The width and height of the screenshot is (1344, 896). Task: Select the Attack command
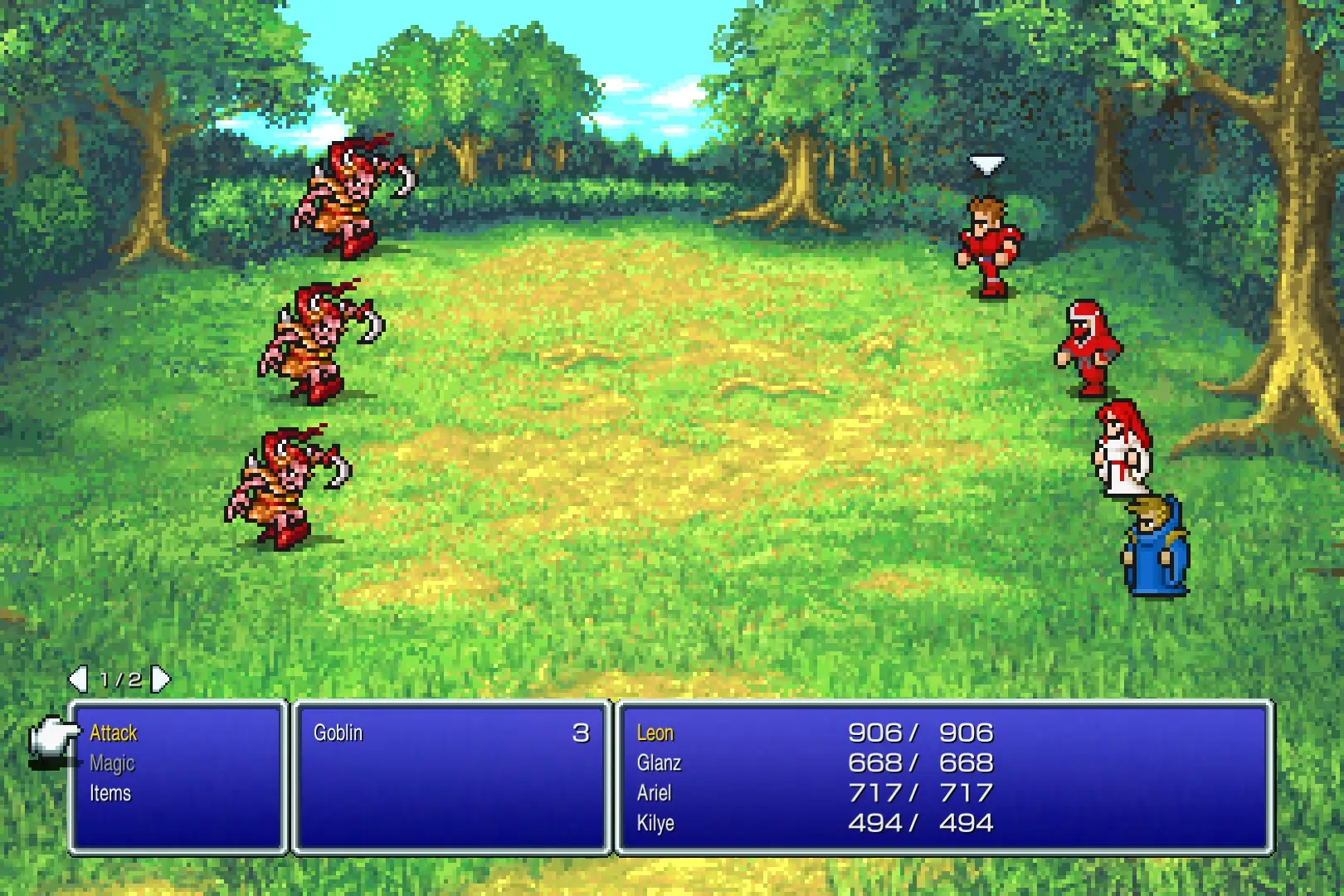pyautogui.click(x=114, y=733)
